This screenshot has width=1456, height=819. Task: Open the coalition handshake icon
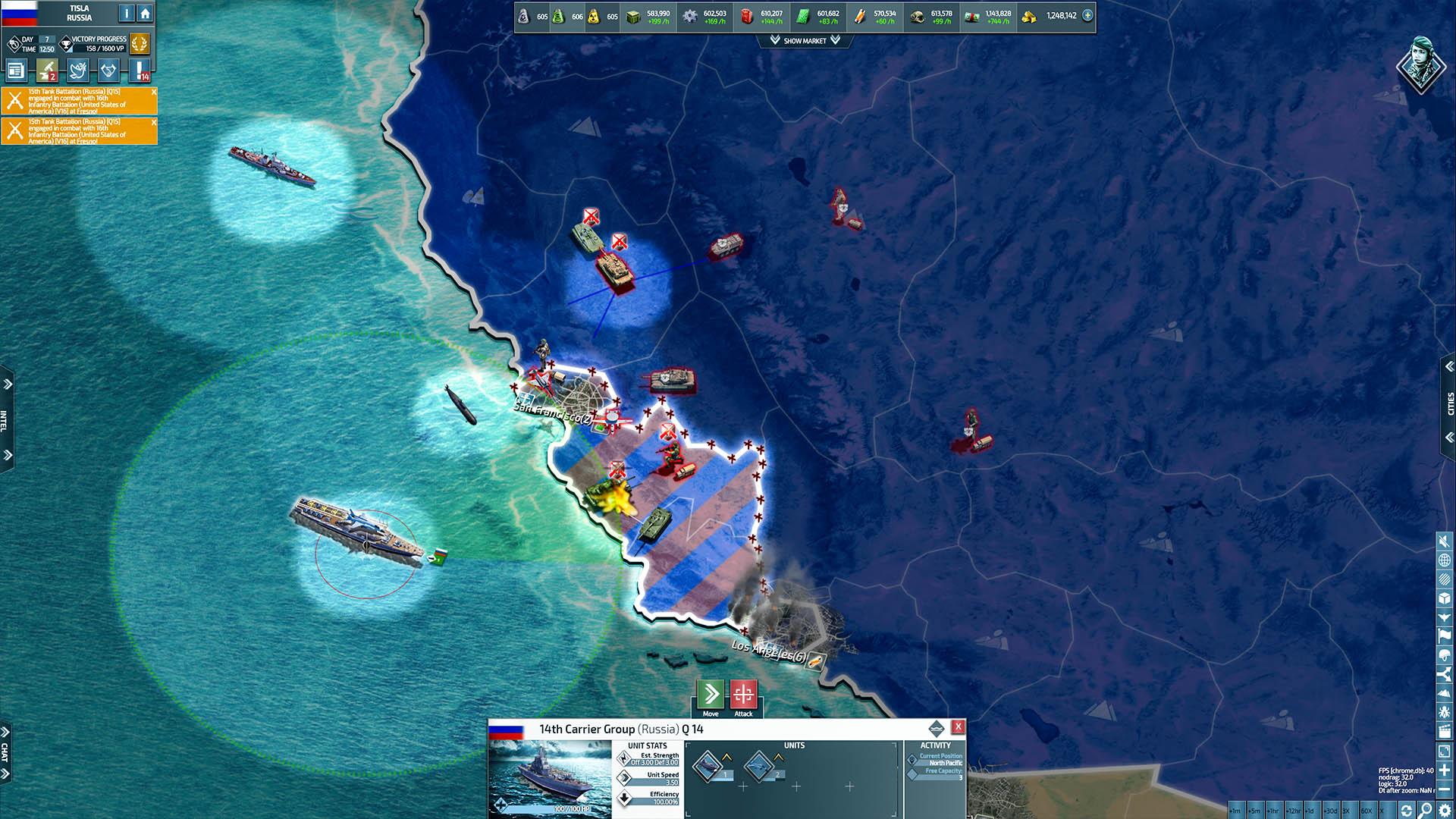click(x=108, y=71)
